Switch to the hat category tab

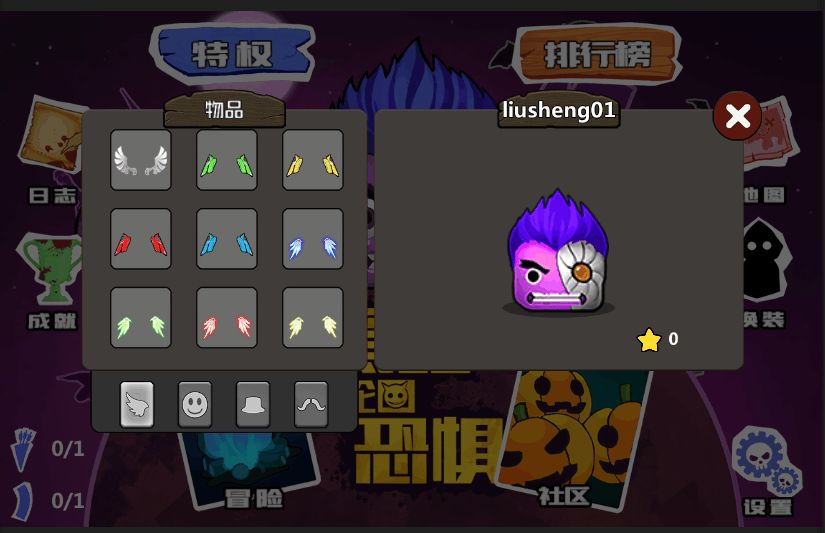tap(253, 404)
